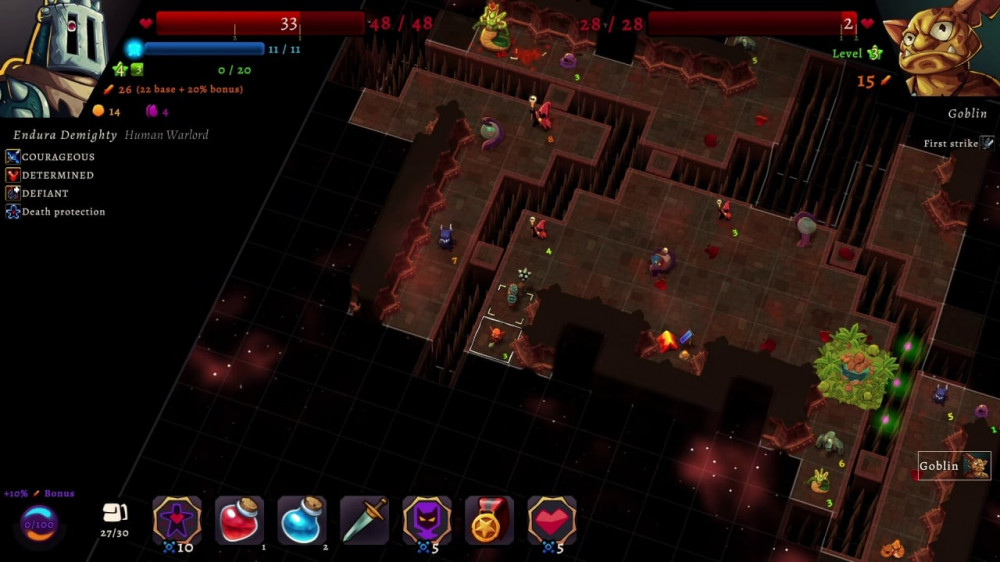The height and width of the screenshot is (562, 1000).
Task: Activate the purple star-and-heart glyph
Action: coord(177,521)
